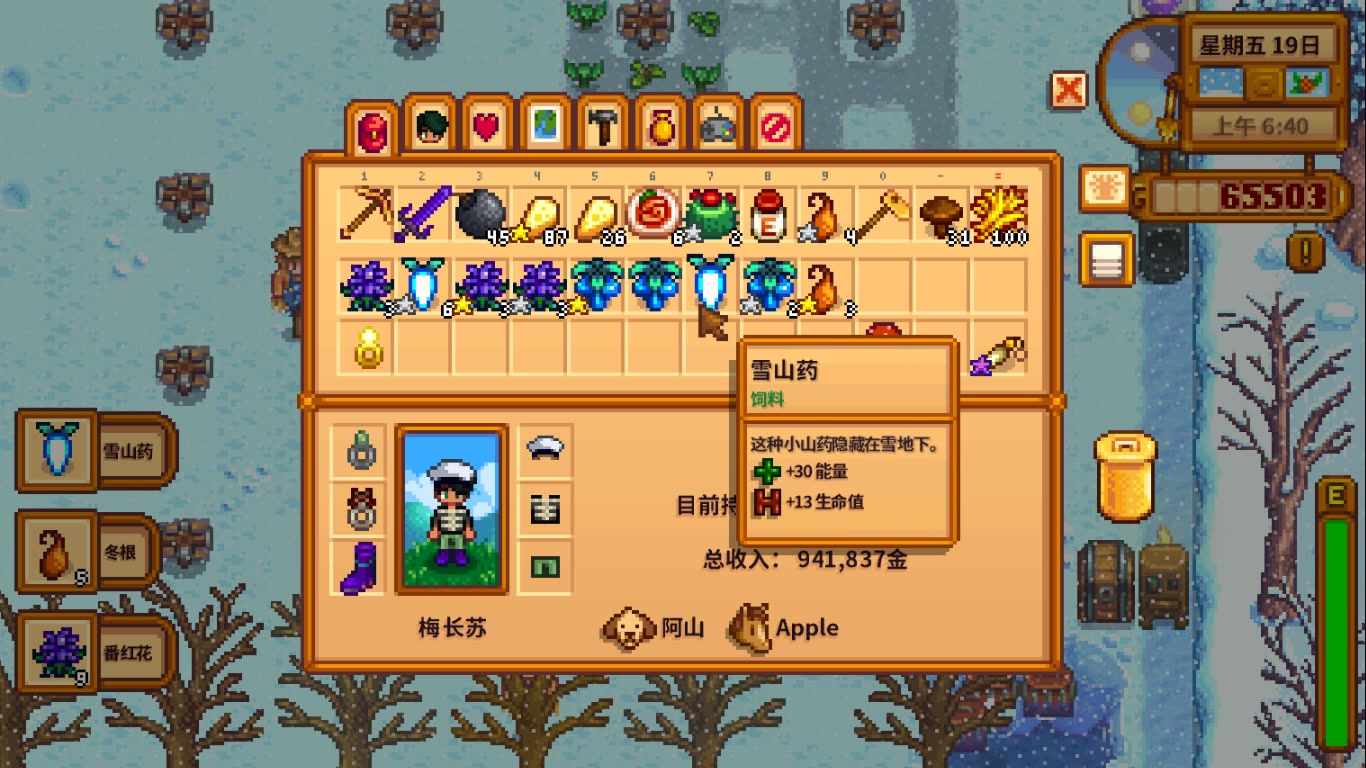Click the exit tab no-entry icon

point(772,125)
